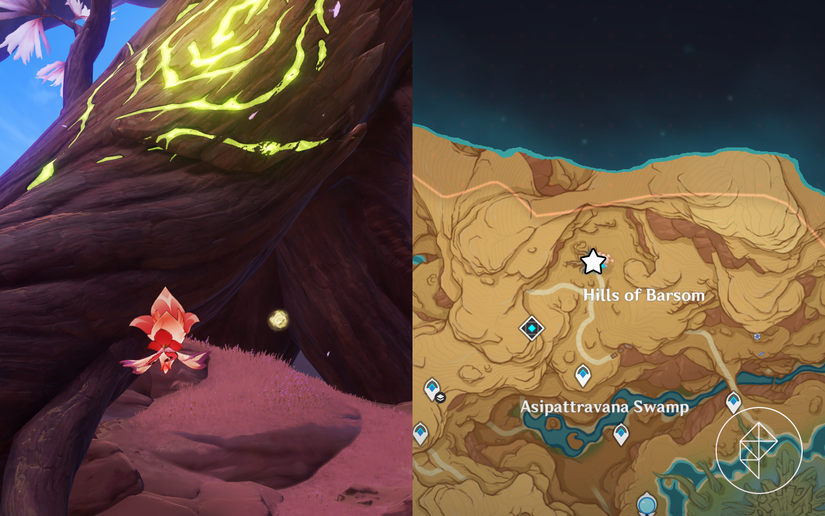
Task: Select the teleport waypoint with the underground layer badge
Action: [x=433, y=388]
